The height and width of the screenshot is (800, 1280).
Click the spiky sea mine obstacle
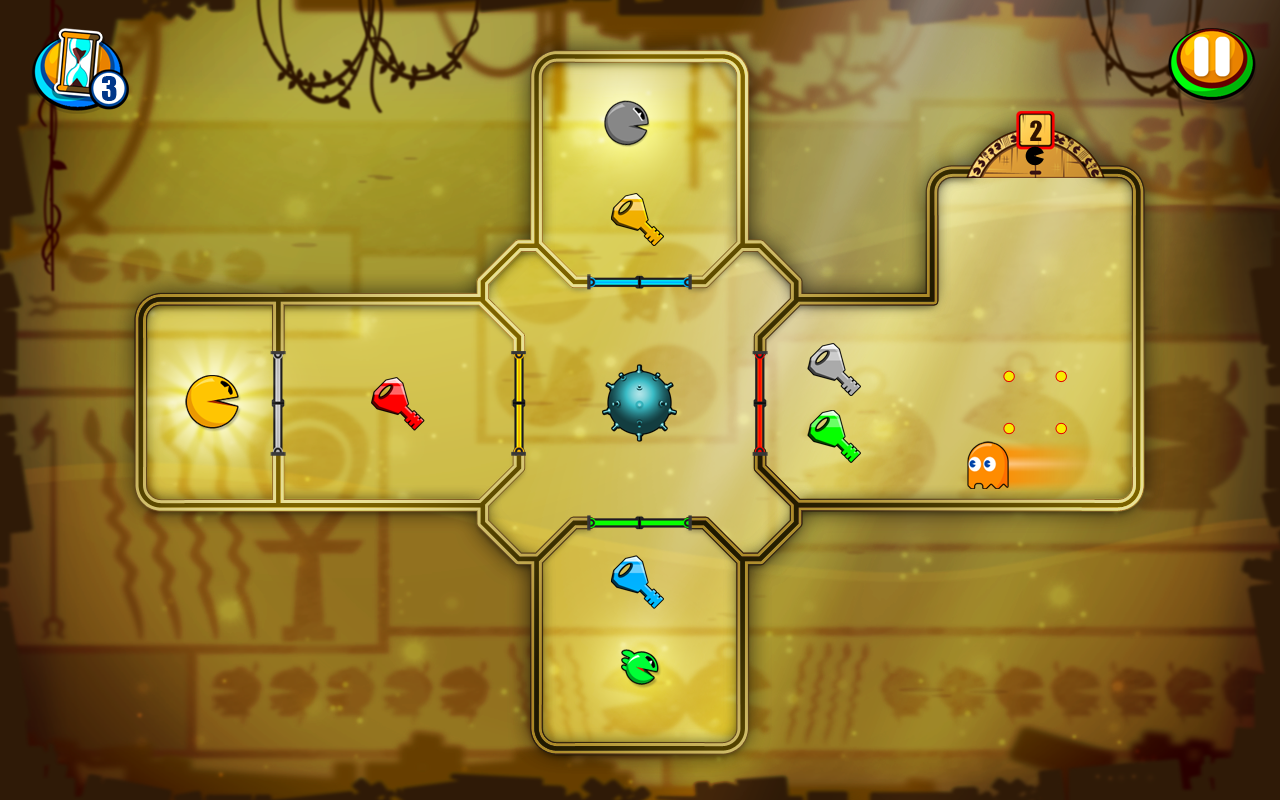coord(639,405)
